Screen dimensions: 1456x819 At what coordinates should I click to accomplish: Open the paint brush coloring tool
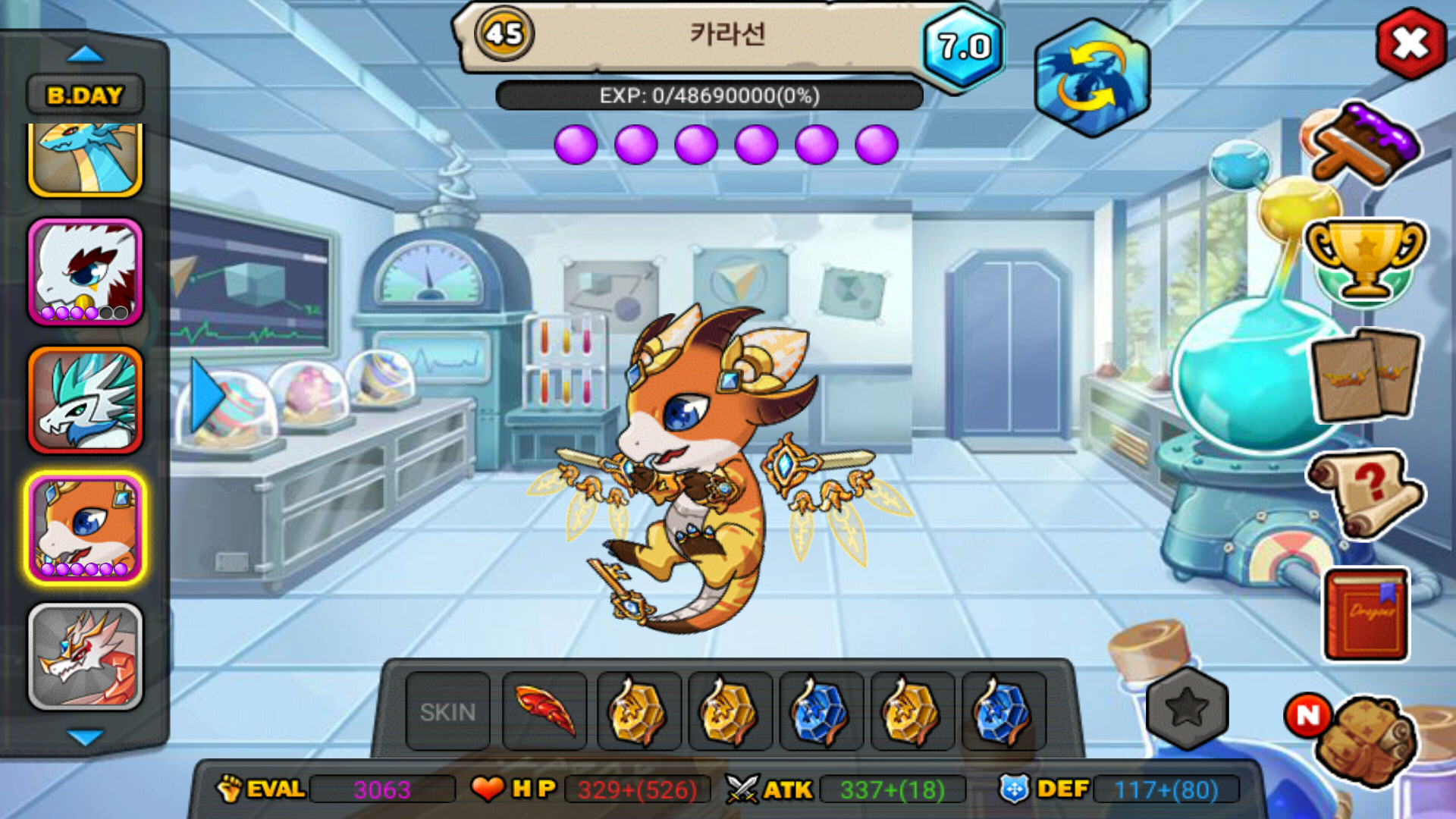(1363, 146)
